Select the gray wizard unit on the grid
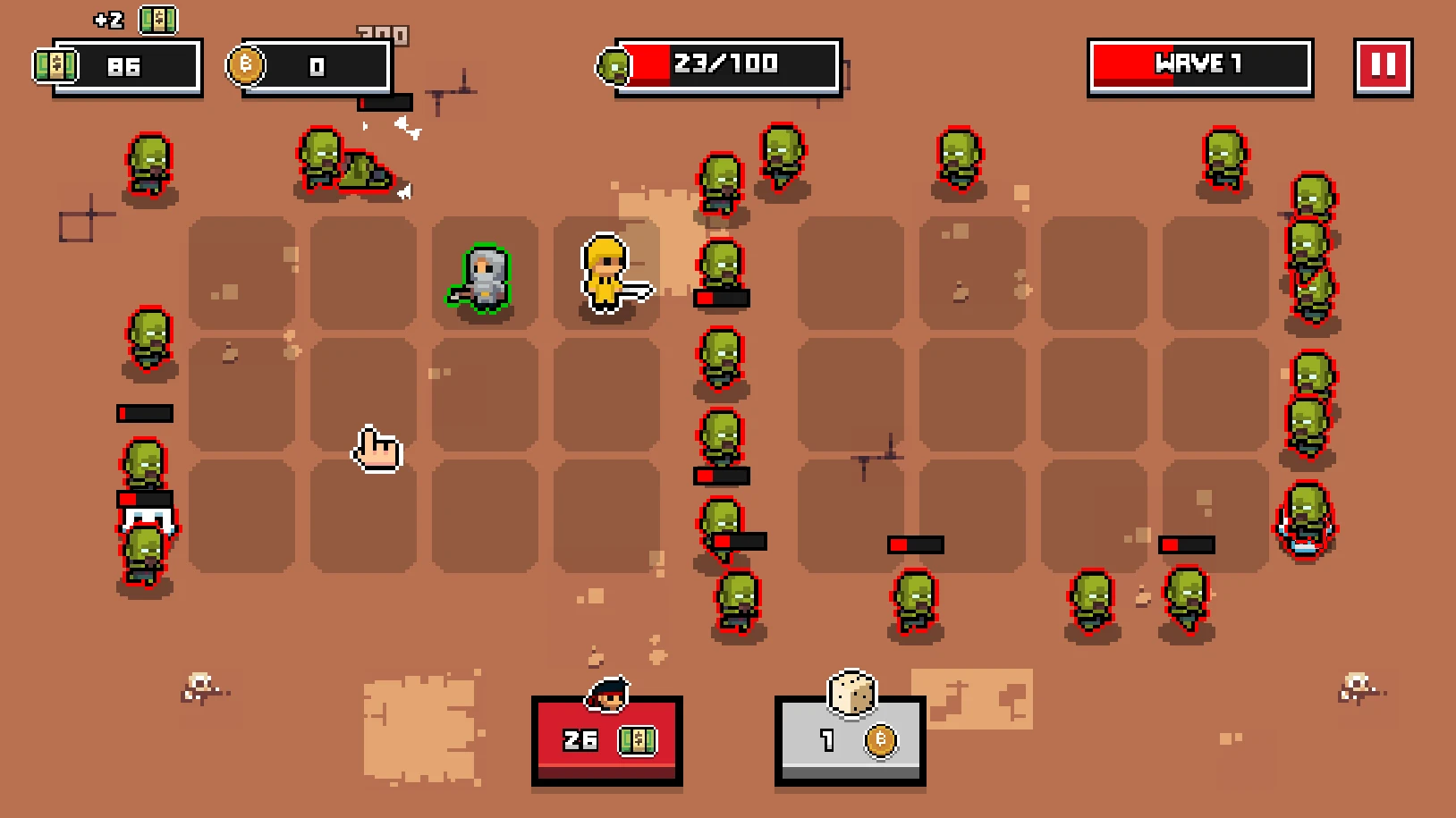Screen dimensions: 1456x818 click(x=486, y=277)
